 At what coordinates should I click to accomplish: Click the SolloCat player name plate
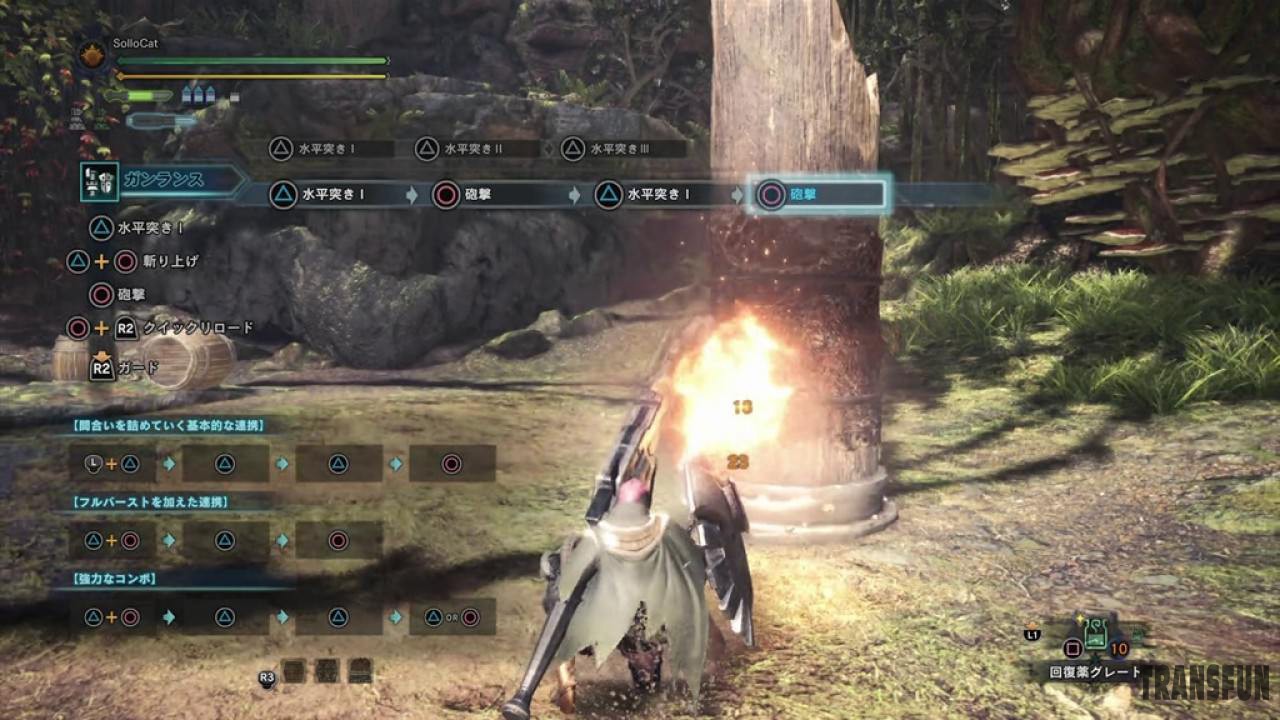[136, 44]
